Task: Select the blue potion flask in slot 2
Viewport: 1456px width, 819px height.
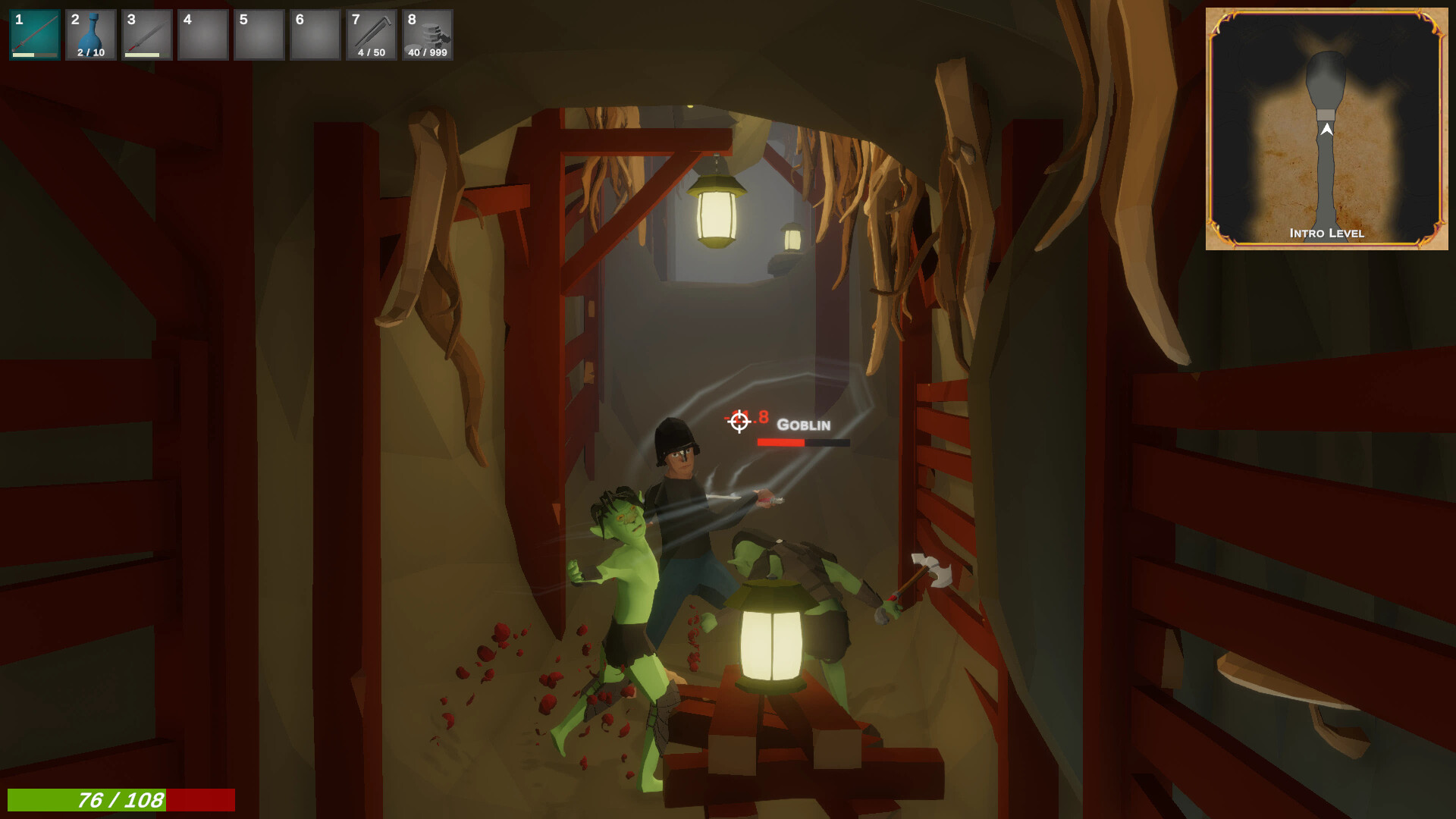Action: point(90,30)
